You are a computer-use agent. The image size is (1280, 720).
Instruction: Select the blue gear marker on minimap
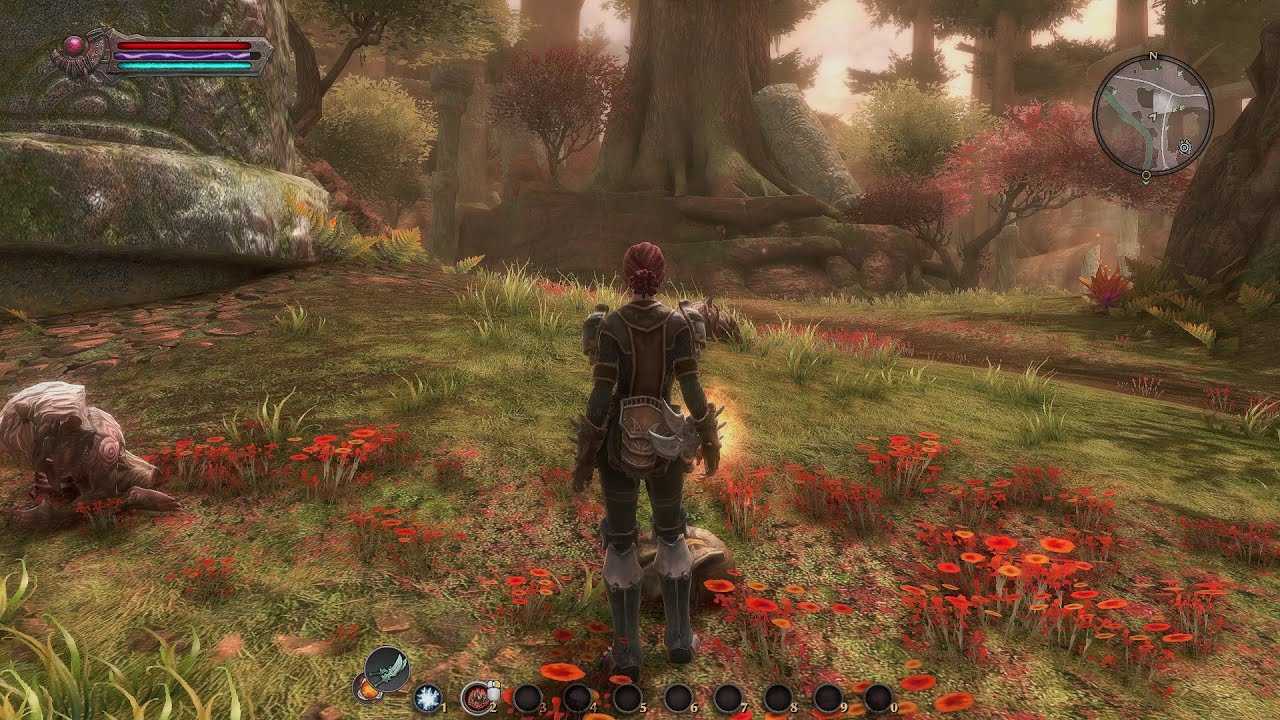1185,147
